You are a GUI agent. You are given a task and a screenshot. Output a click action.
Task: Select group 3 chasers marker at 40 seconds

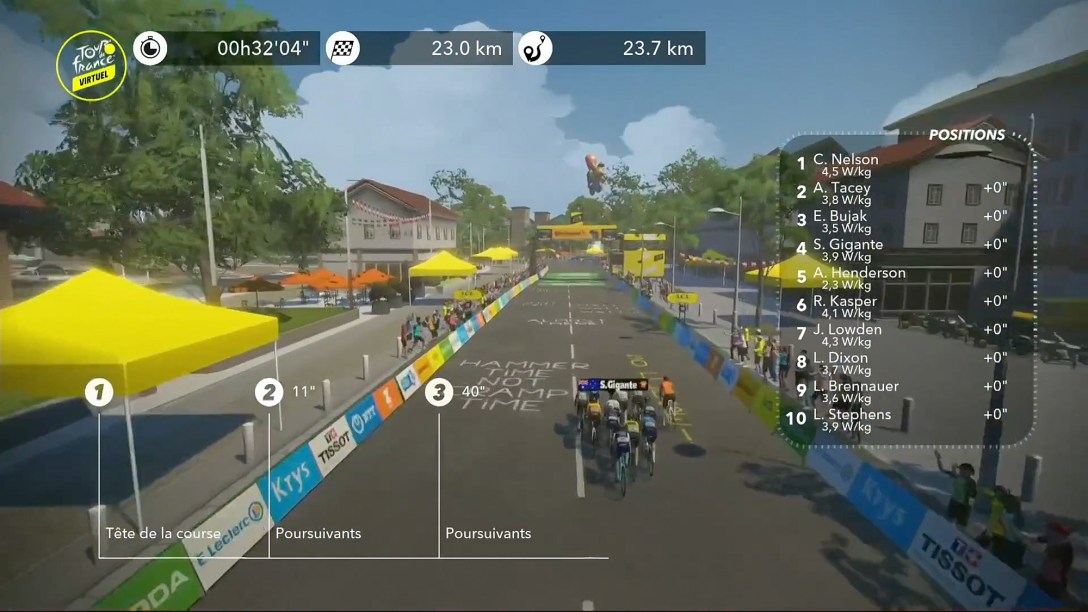(x=438, y=392)
